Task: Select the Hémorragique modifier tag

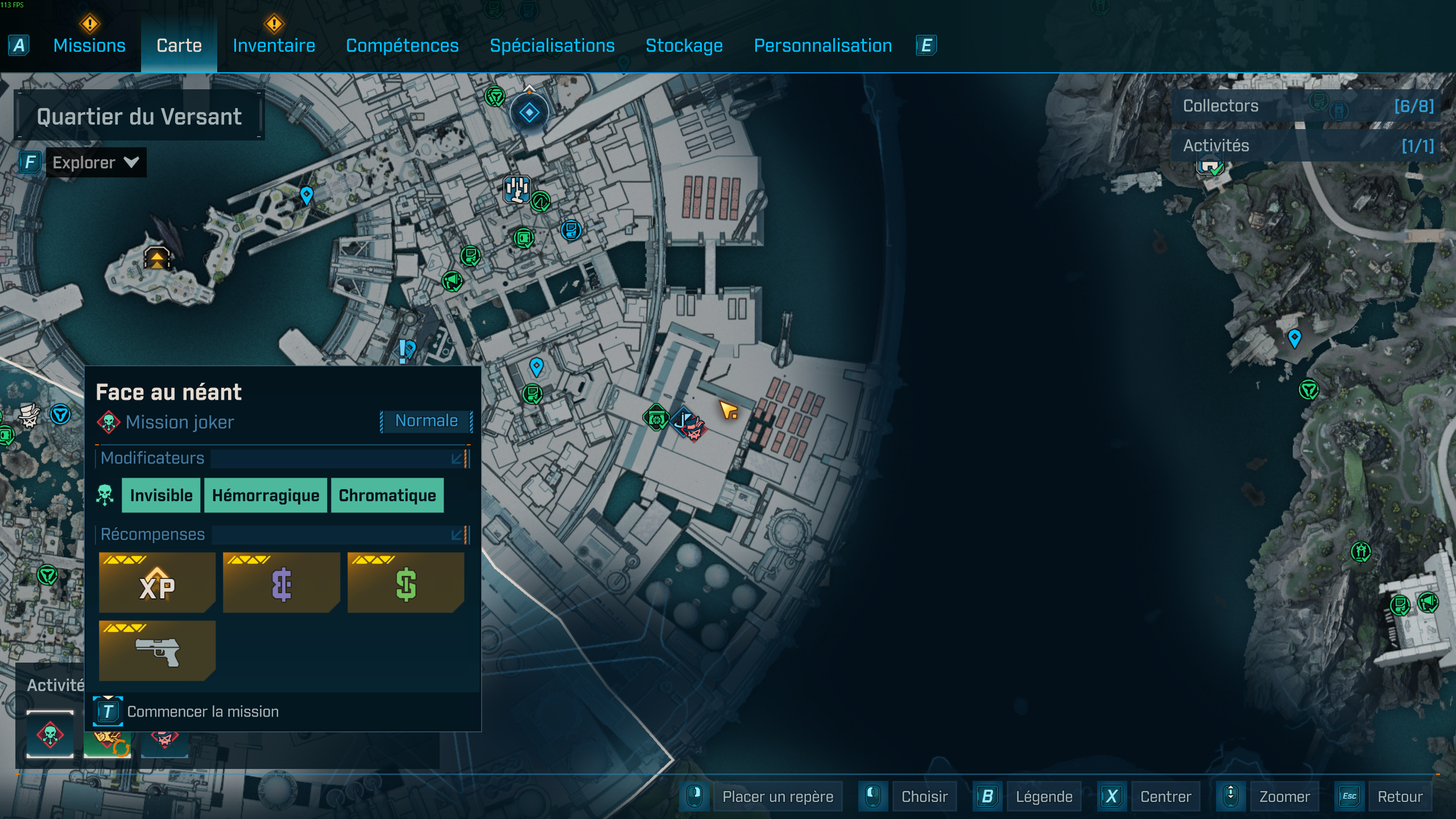Action: 266,495
